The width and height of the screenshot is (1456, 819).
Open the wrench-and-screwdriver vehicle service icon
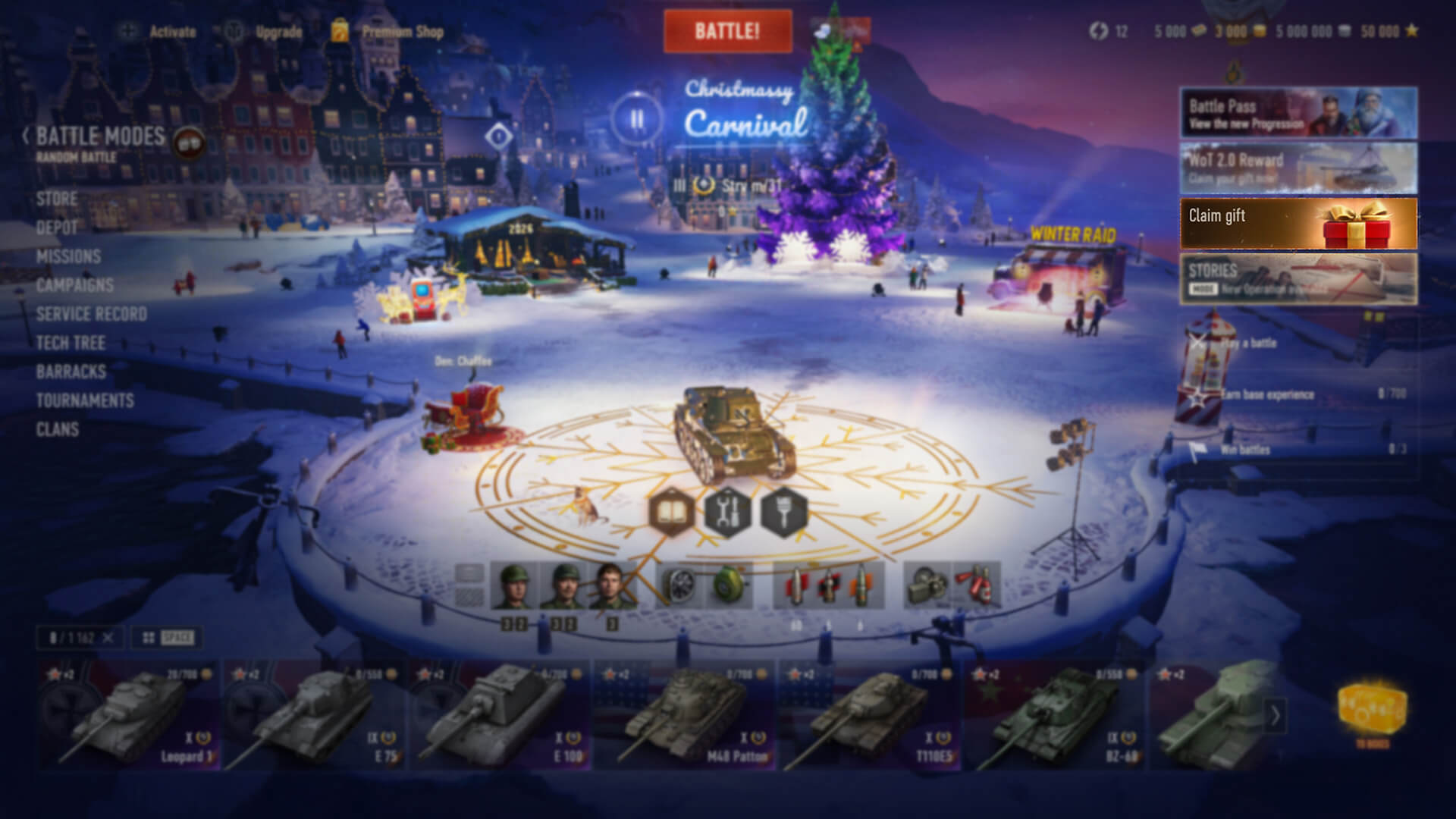[x=727, y=512]
